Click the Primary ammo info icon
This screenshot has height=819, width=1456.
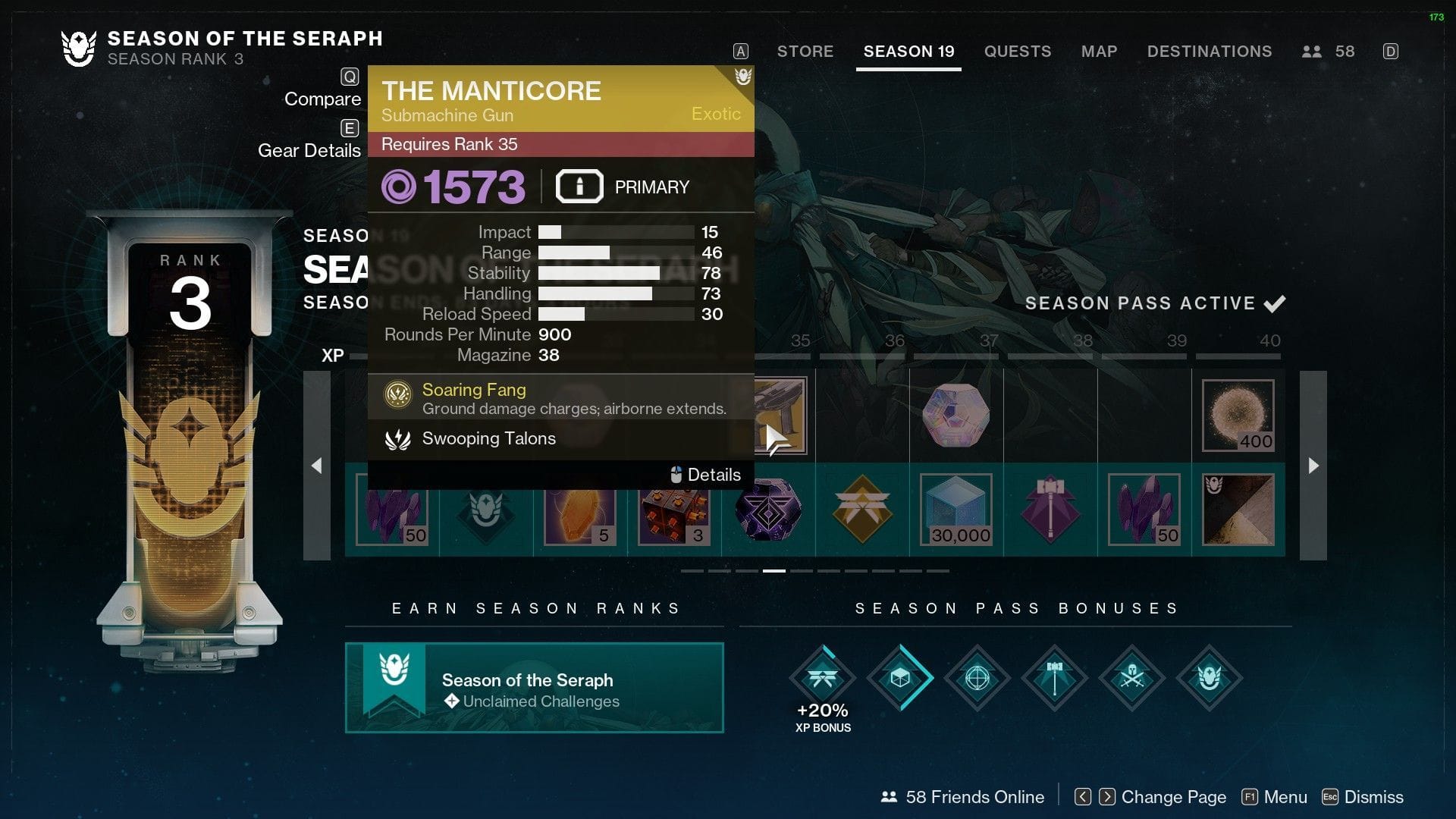(x=579, y=187)
